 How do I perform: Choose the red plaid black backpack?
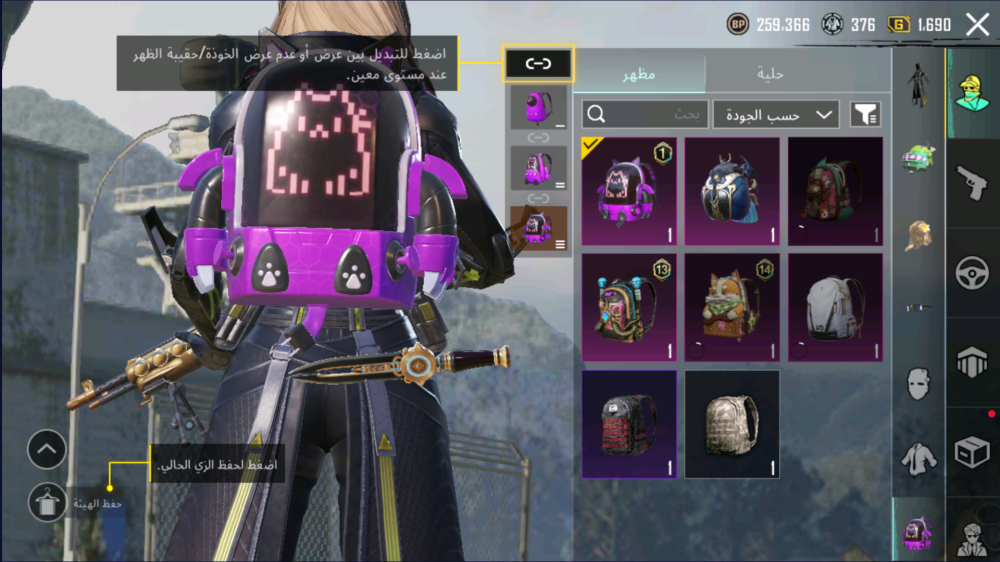[x=629, y=424]
